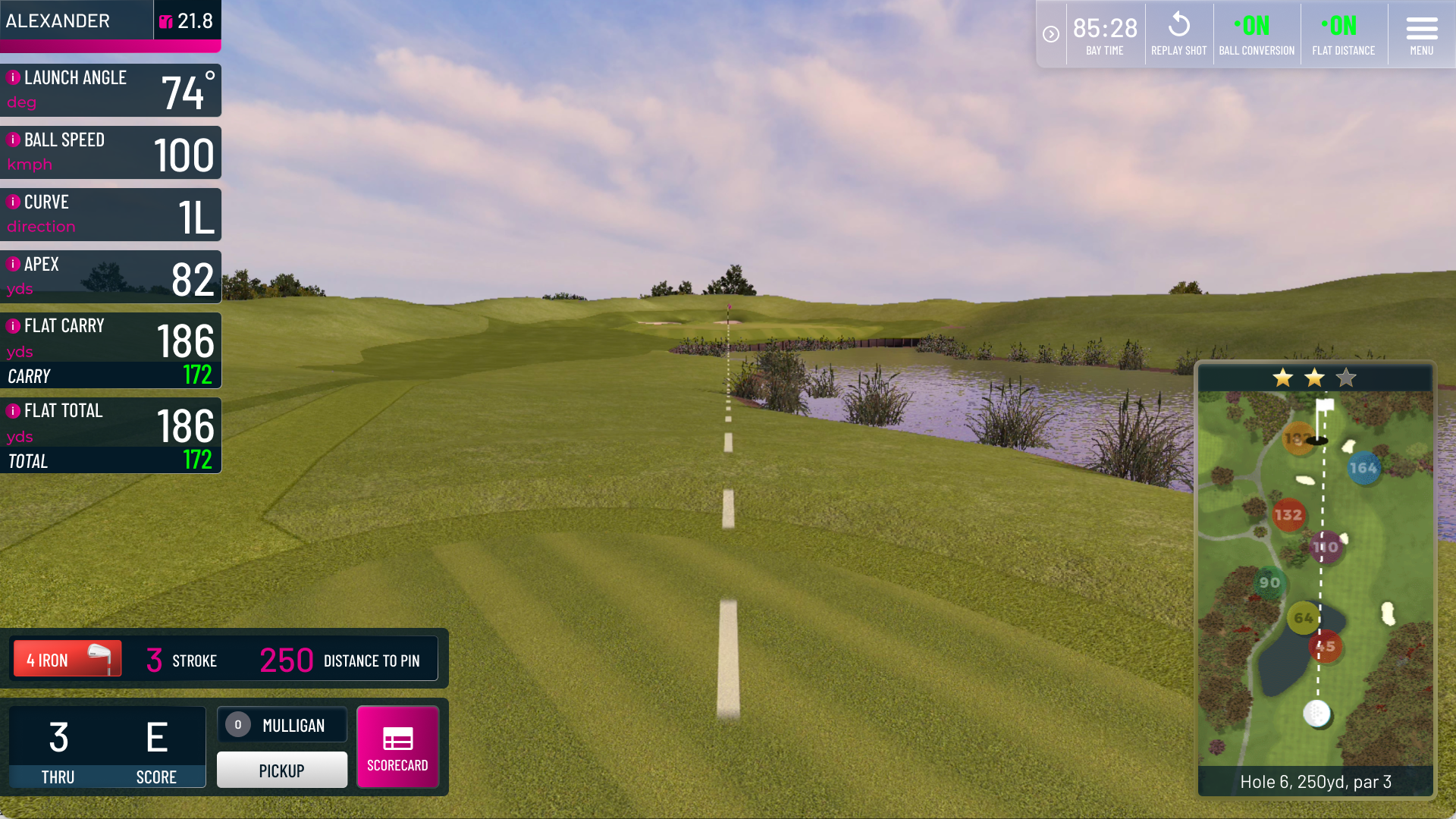The height and width of the screenshot is (819, 1456).
Task: Show Flat Total info
Action: pos(13,411)
